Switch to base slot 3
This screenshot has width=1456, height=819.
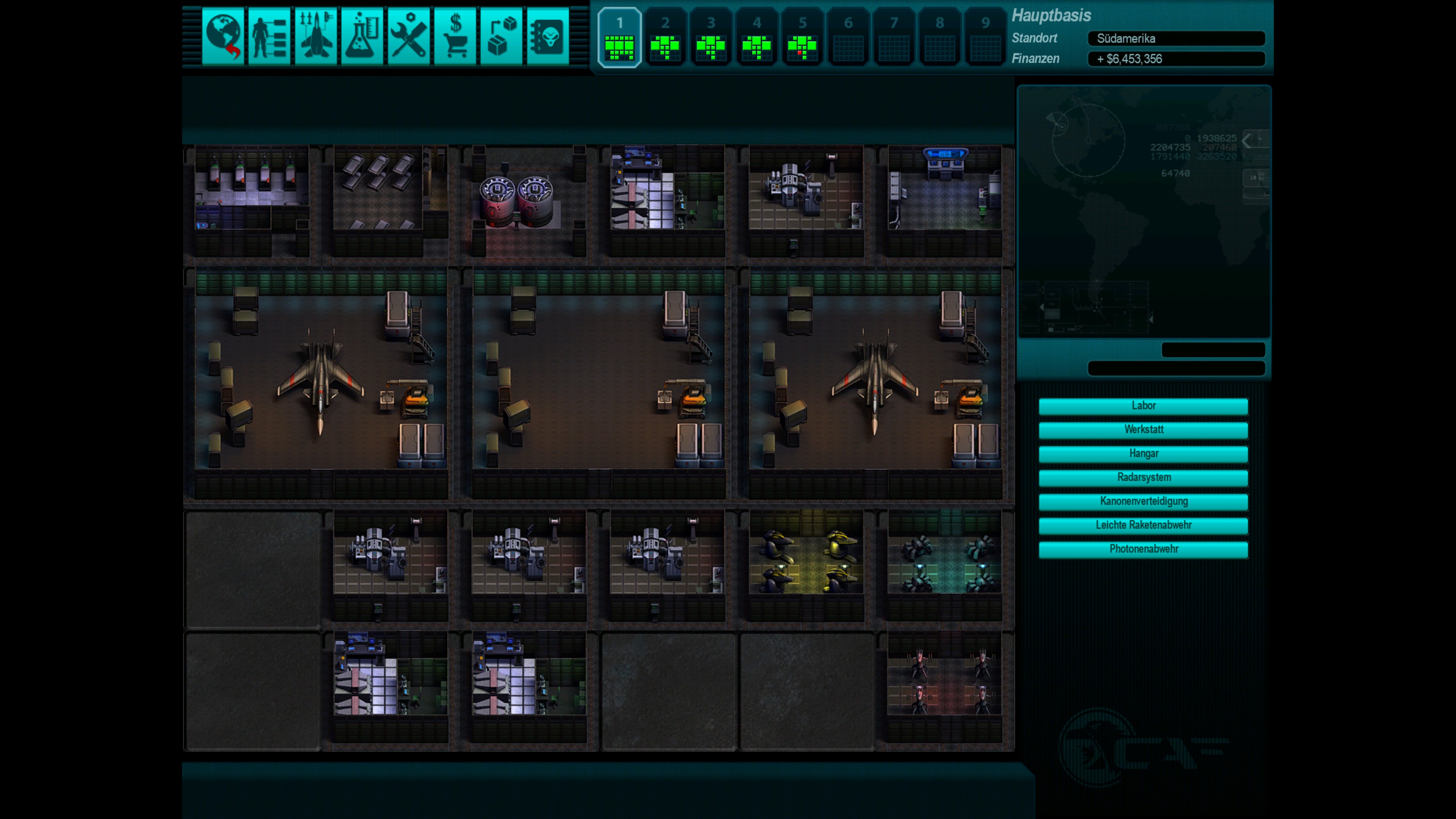tap(711, 38)
